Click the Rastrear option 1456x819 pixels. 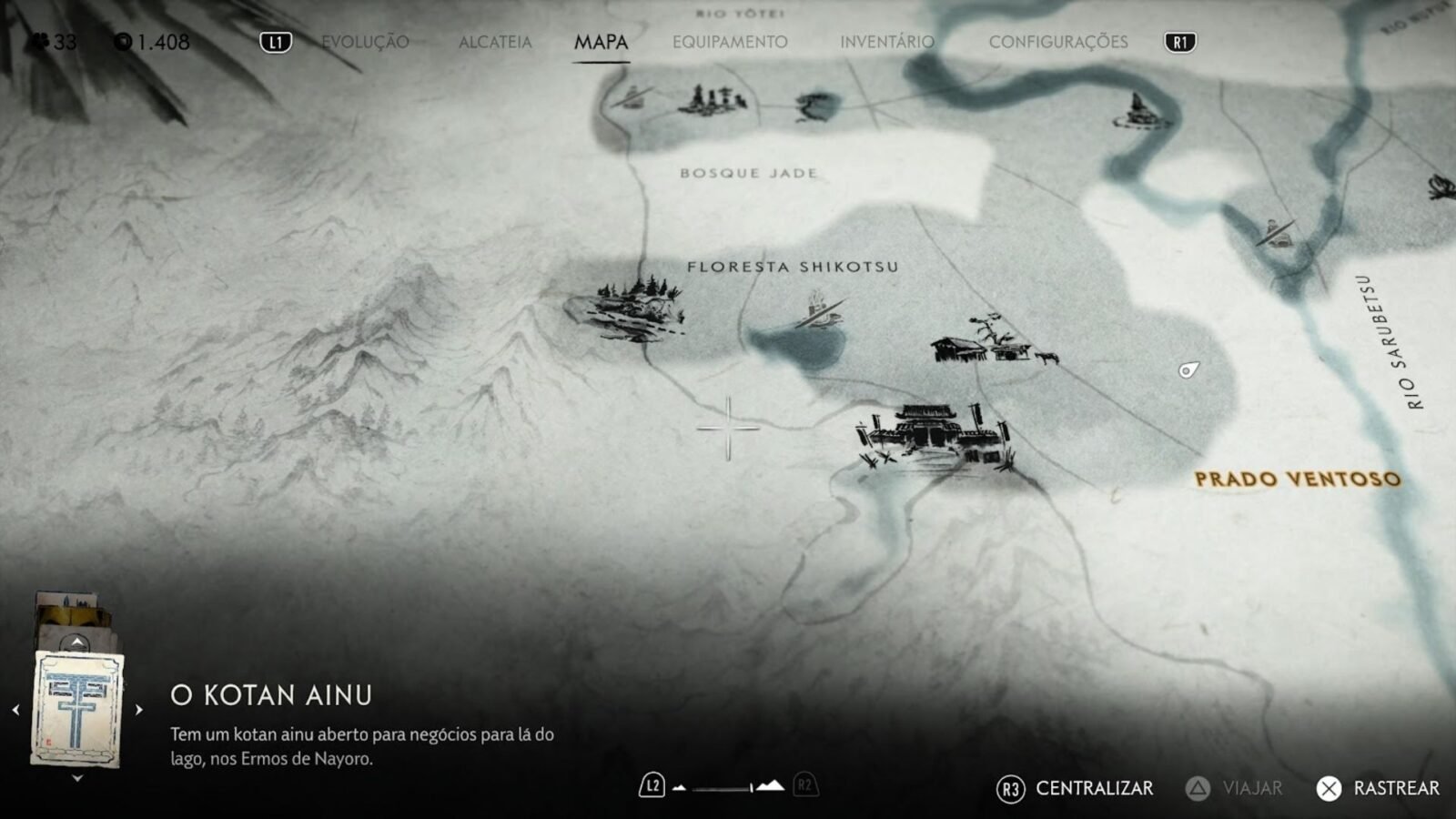1378,788
